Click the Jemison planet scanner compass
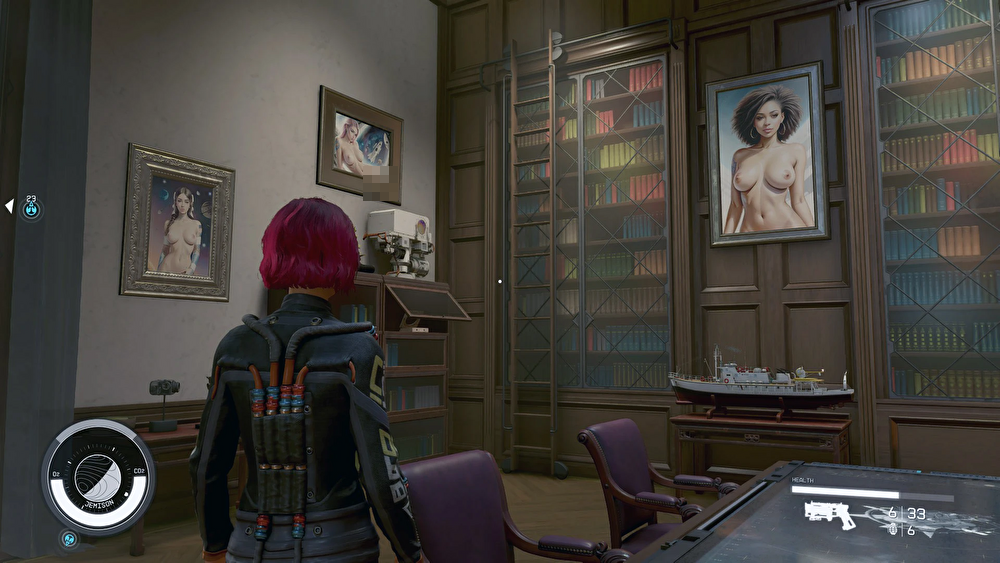Viewport: 1000px width, 563px height. 97,477
